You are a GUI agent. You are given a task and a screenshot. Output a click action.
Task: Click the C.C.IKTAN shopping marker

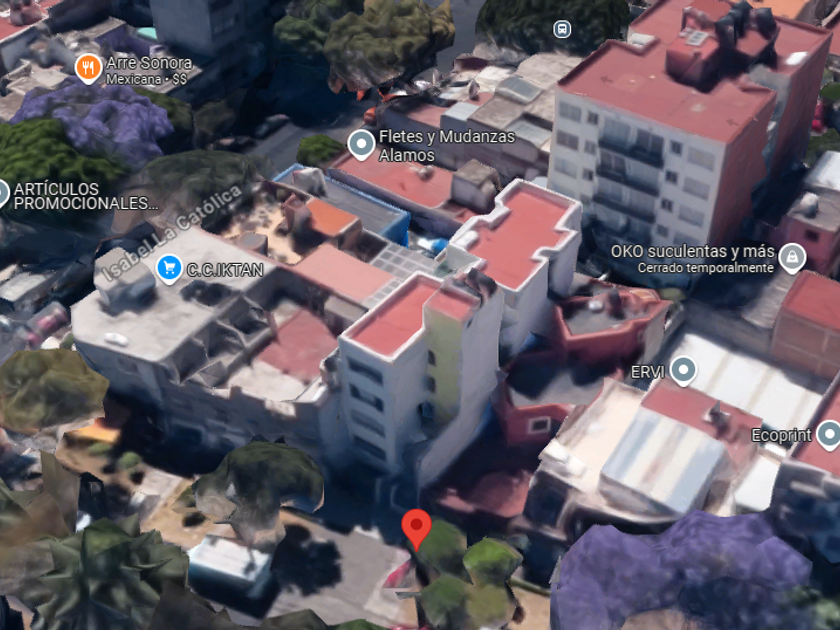pos(168,268)
